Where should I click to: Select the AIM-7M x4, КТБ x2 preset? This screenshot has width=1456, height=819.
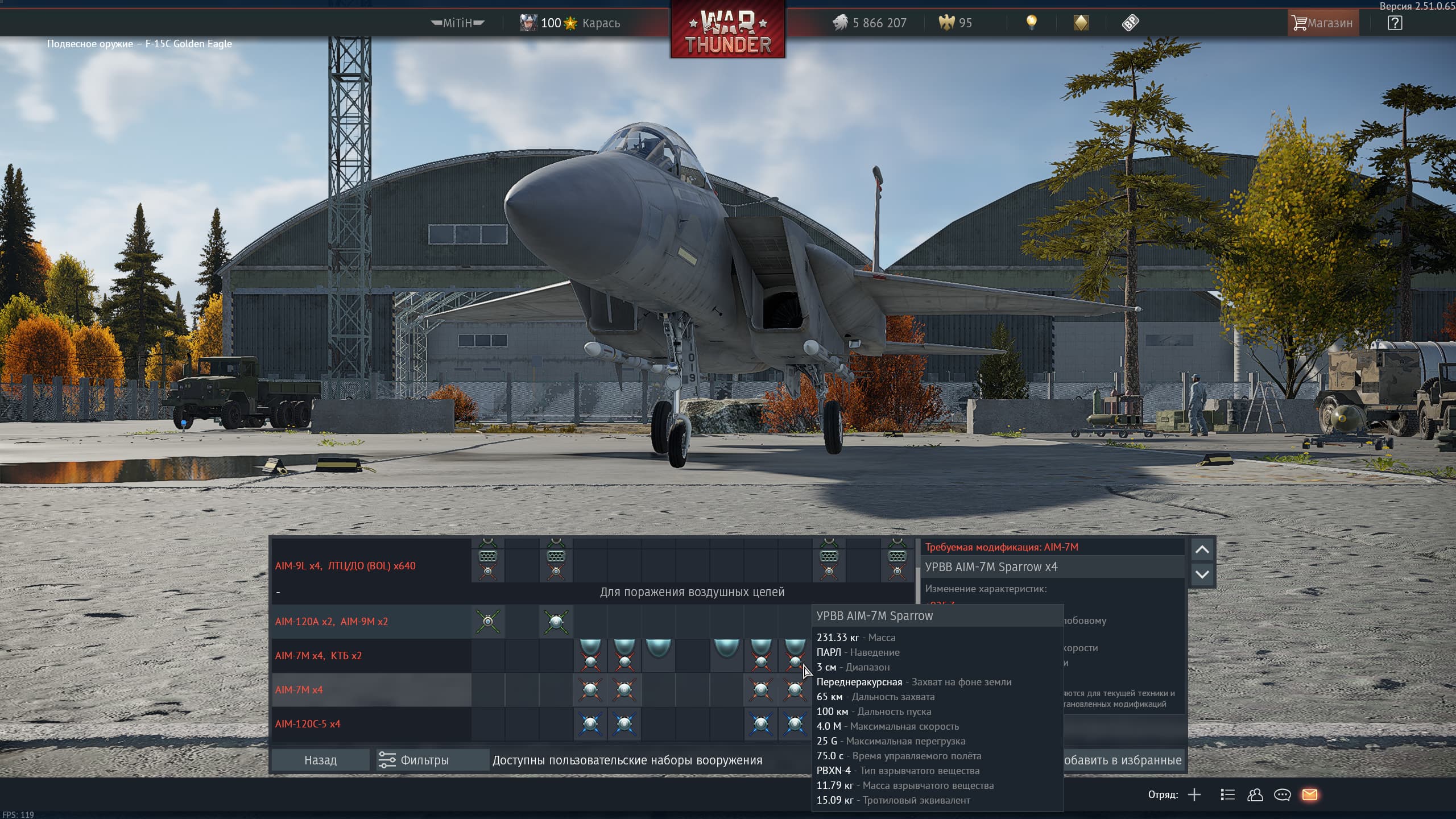(x=318, y=656)
